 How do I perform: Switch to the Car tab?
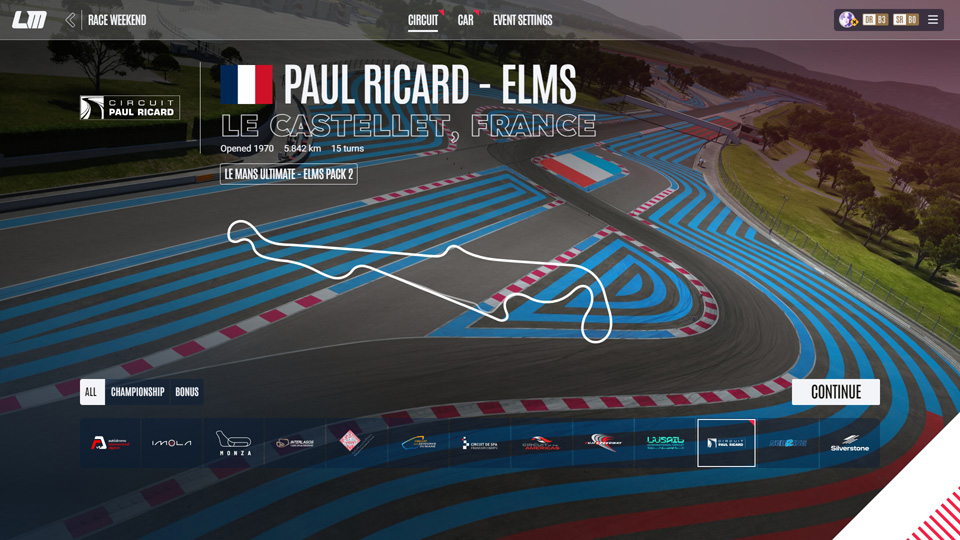coord(465,20)
